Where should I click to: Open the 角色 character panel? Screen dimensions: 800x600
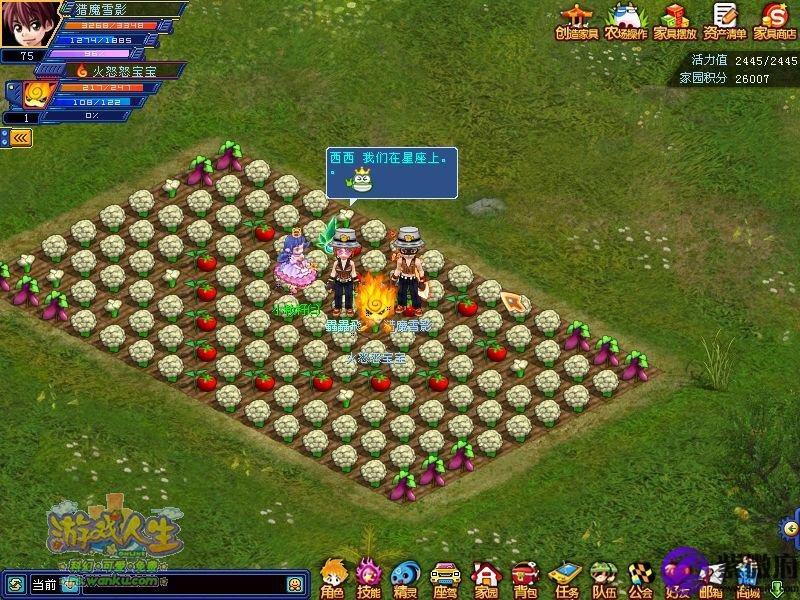[333, 578]
